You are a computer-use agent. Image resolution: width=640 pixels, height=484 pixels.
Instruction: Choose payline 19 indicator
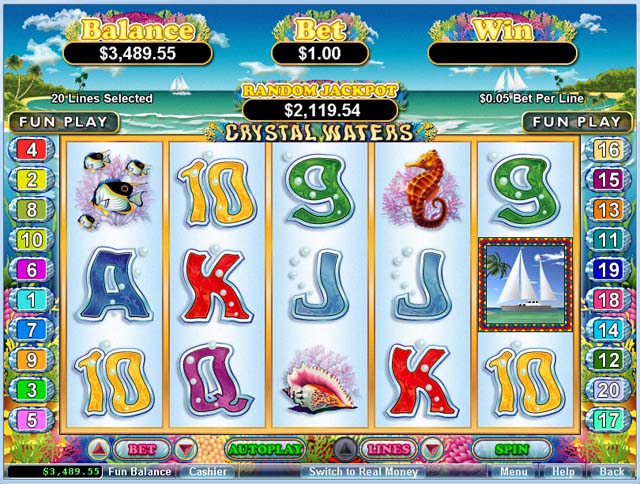(608, 270)
